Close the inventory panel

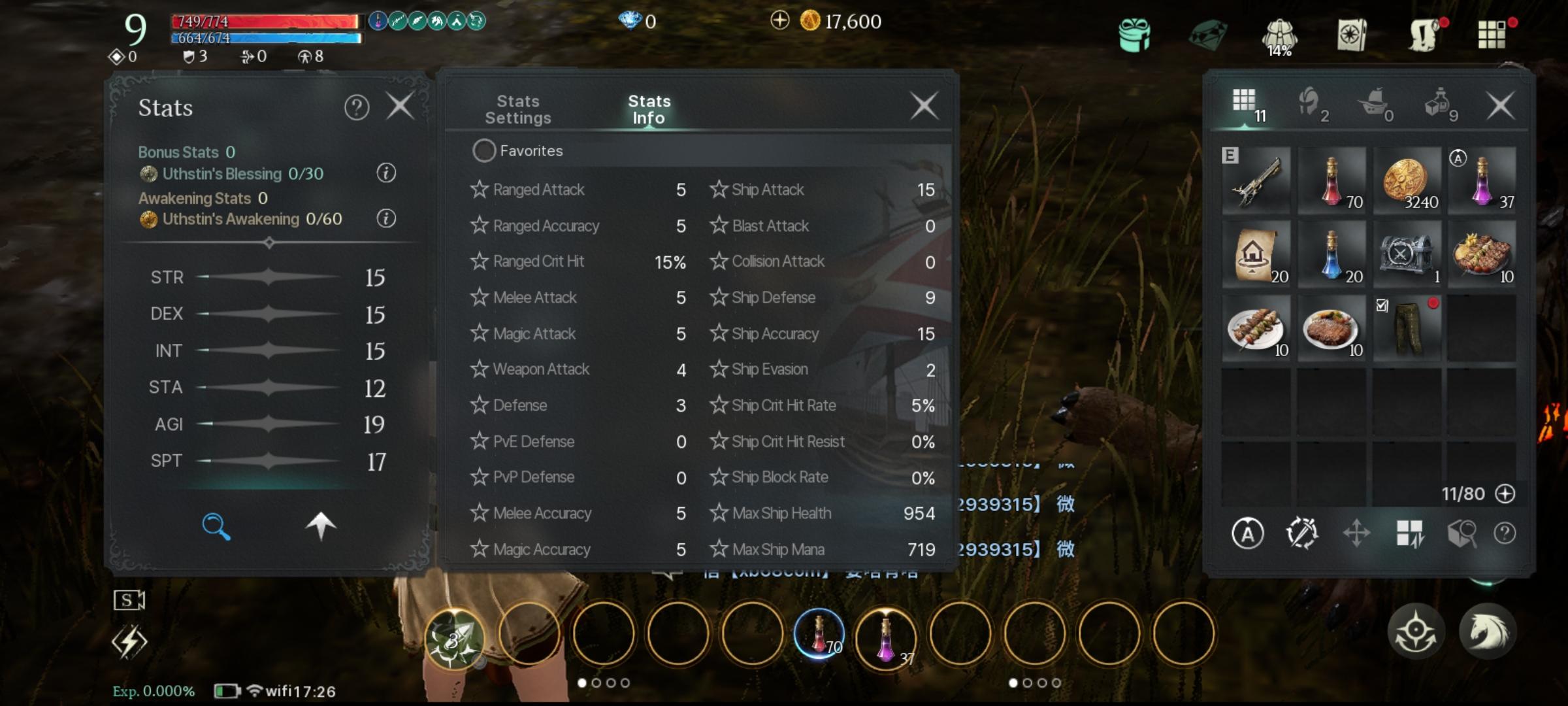click(x=1500, y=106)
